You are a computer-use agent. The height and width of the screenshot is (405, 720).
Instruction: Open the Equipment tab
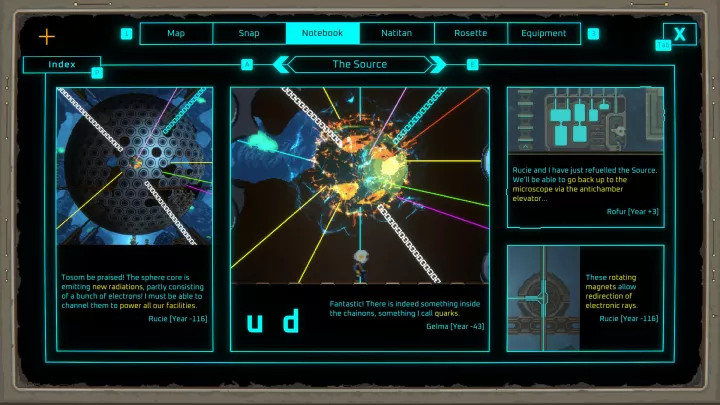(x=545, y=33)
